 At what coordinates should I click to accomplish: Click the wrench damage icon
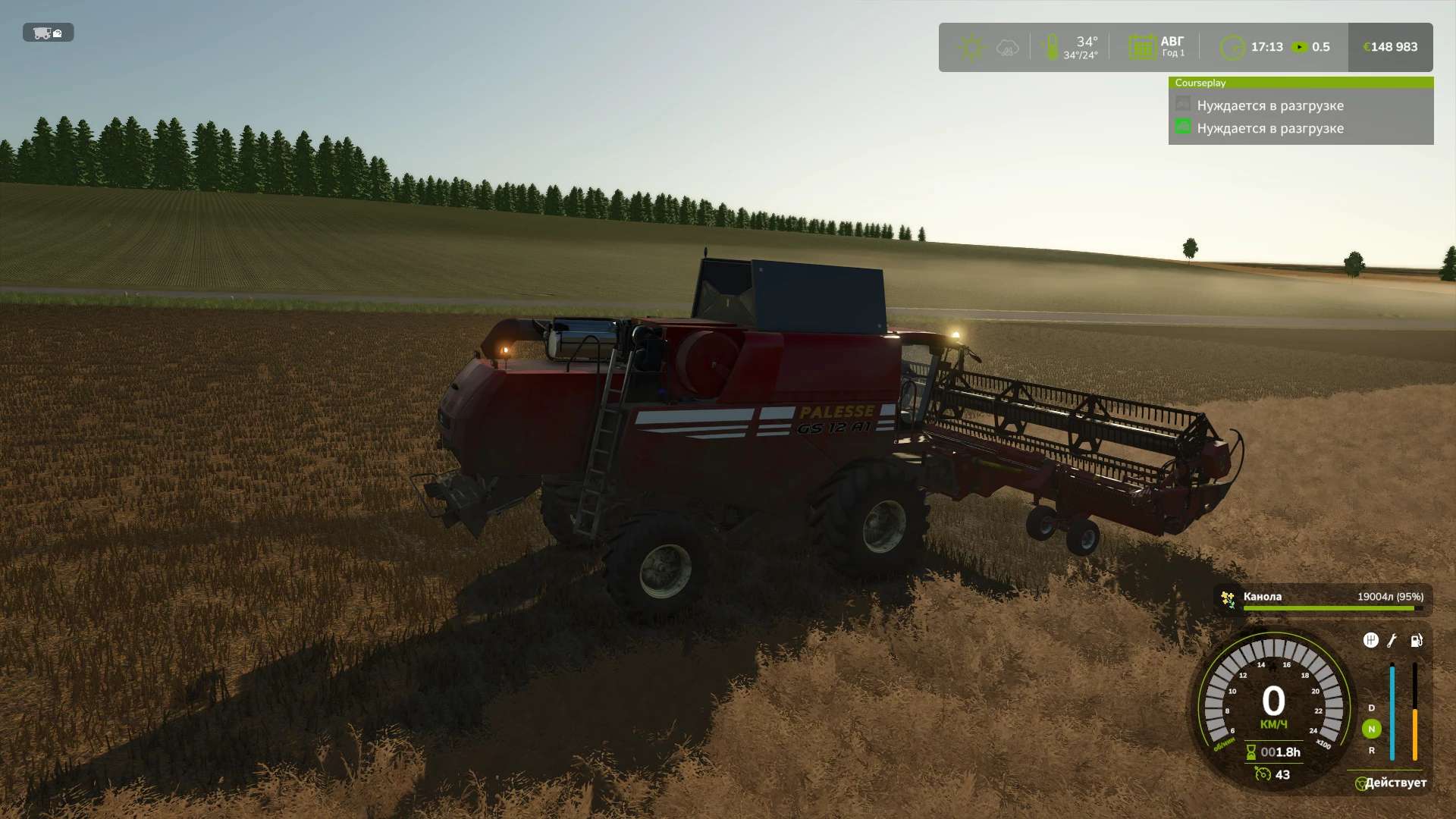pos(1392,641)
